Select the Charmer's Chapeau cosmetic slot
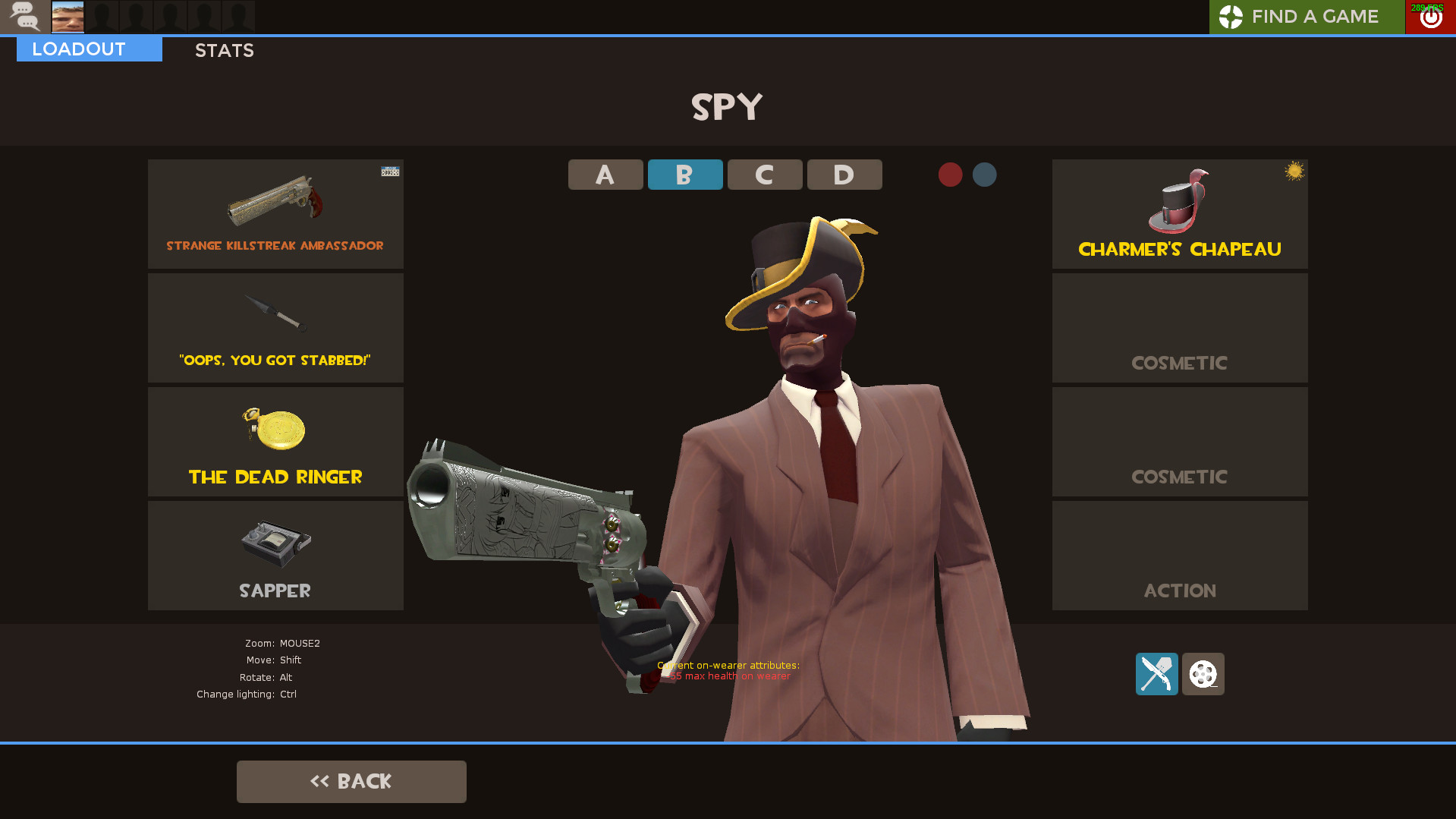Image resolution: width=1456 pixels, height=819 pixels. 1179,214
